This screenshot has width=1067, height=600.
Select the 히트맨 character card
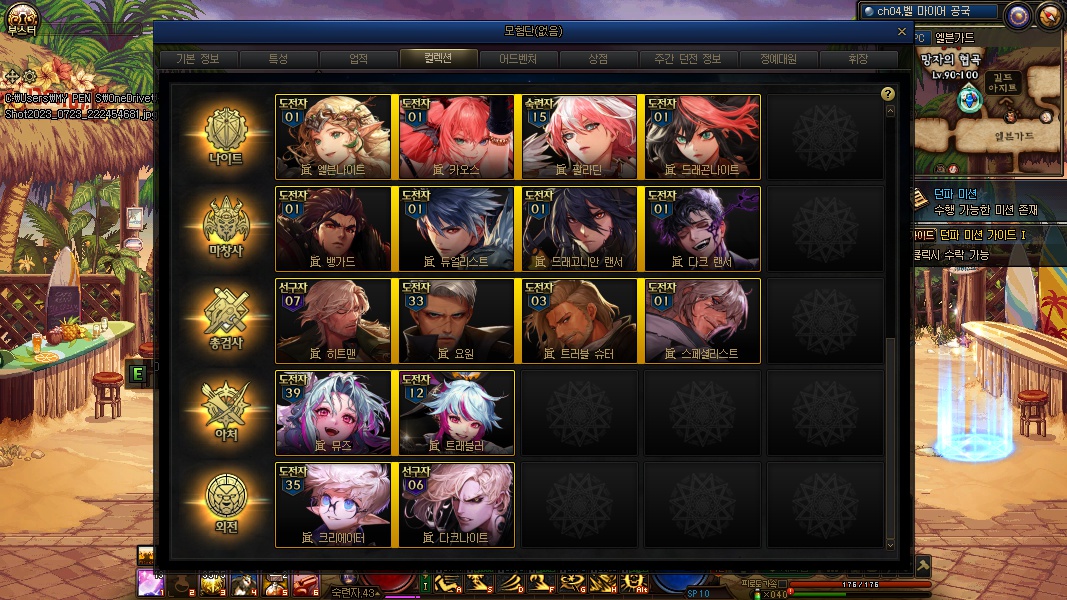334,321
